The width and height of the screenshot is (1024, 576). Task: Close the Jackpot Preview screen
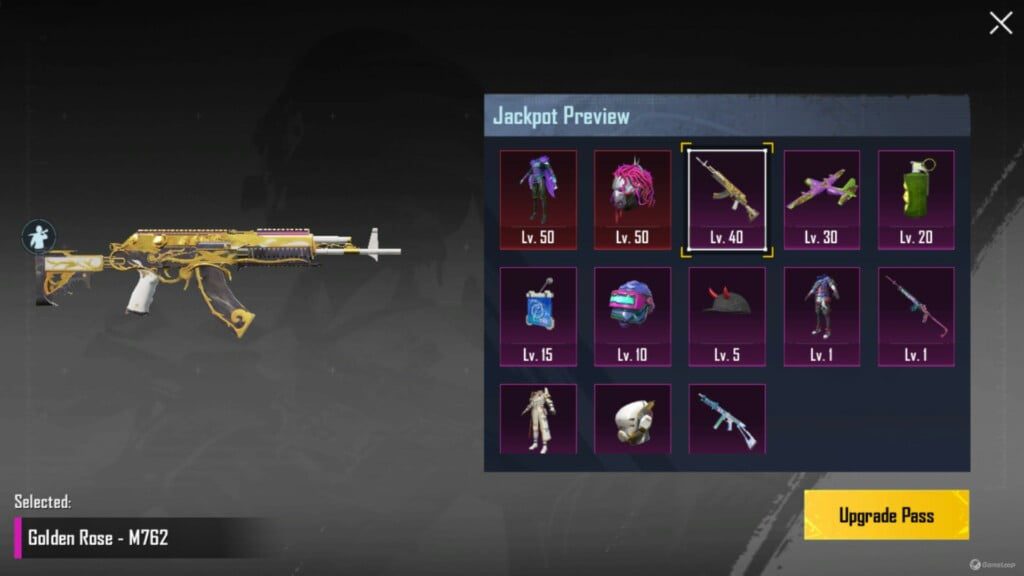tap(1000, 24)
